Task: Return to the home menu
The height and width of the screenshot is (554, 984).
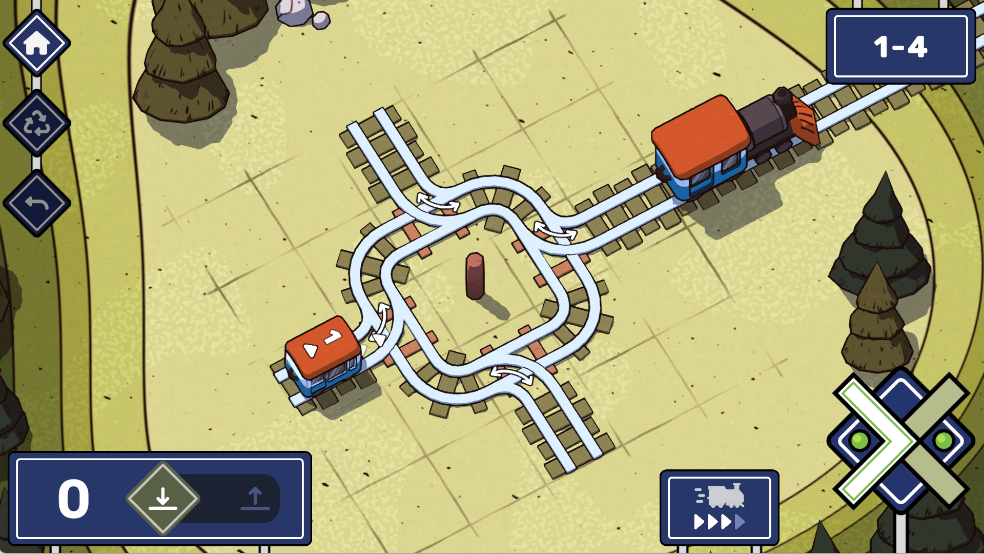Action: 37,43
